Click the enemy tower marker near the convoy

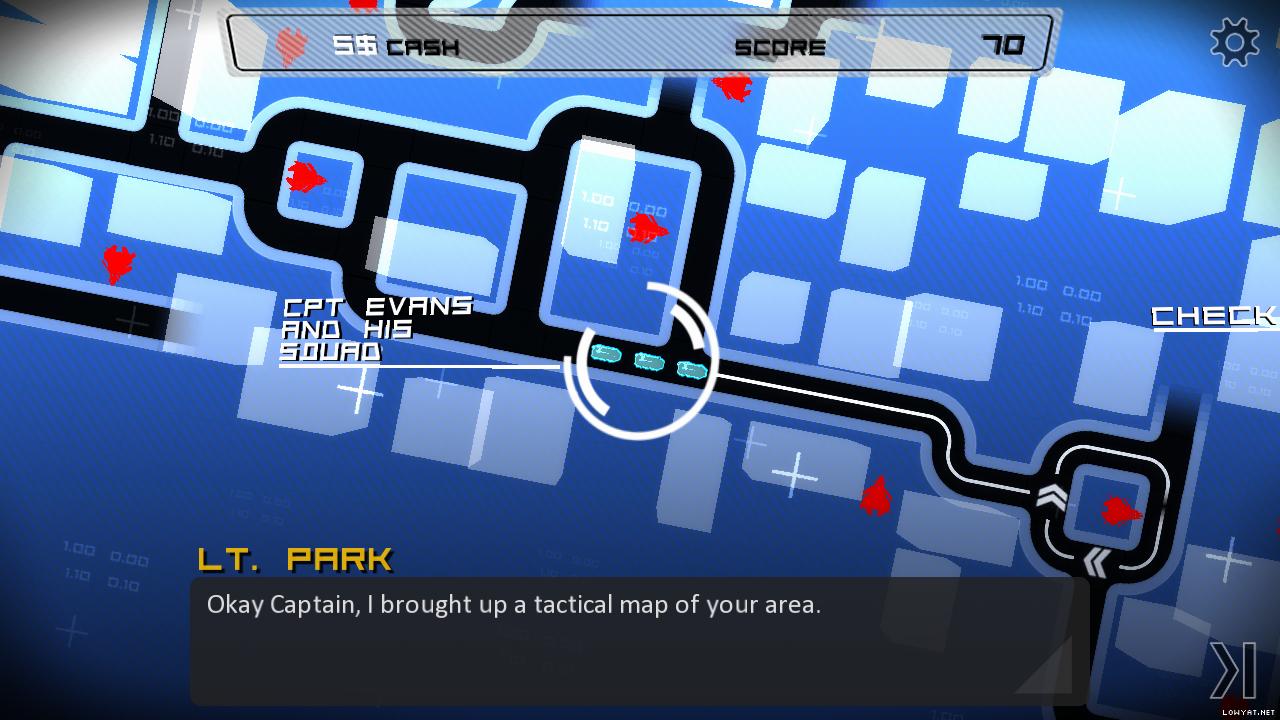click(648, 230)
